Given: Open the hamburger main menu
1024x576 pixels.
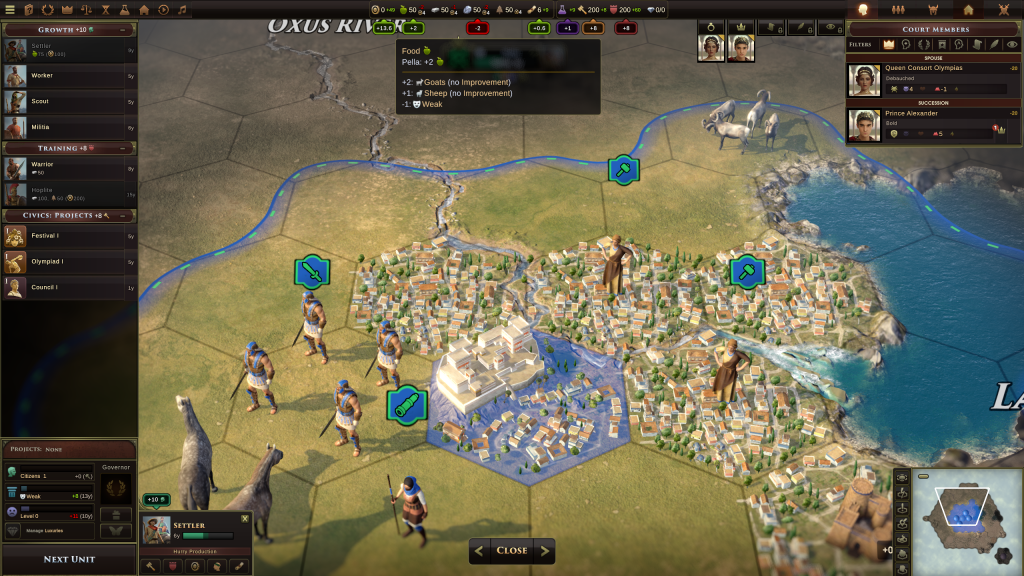Looking at the screenshot, I should point(11,9).
